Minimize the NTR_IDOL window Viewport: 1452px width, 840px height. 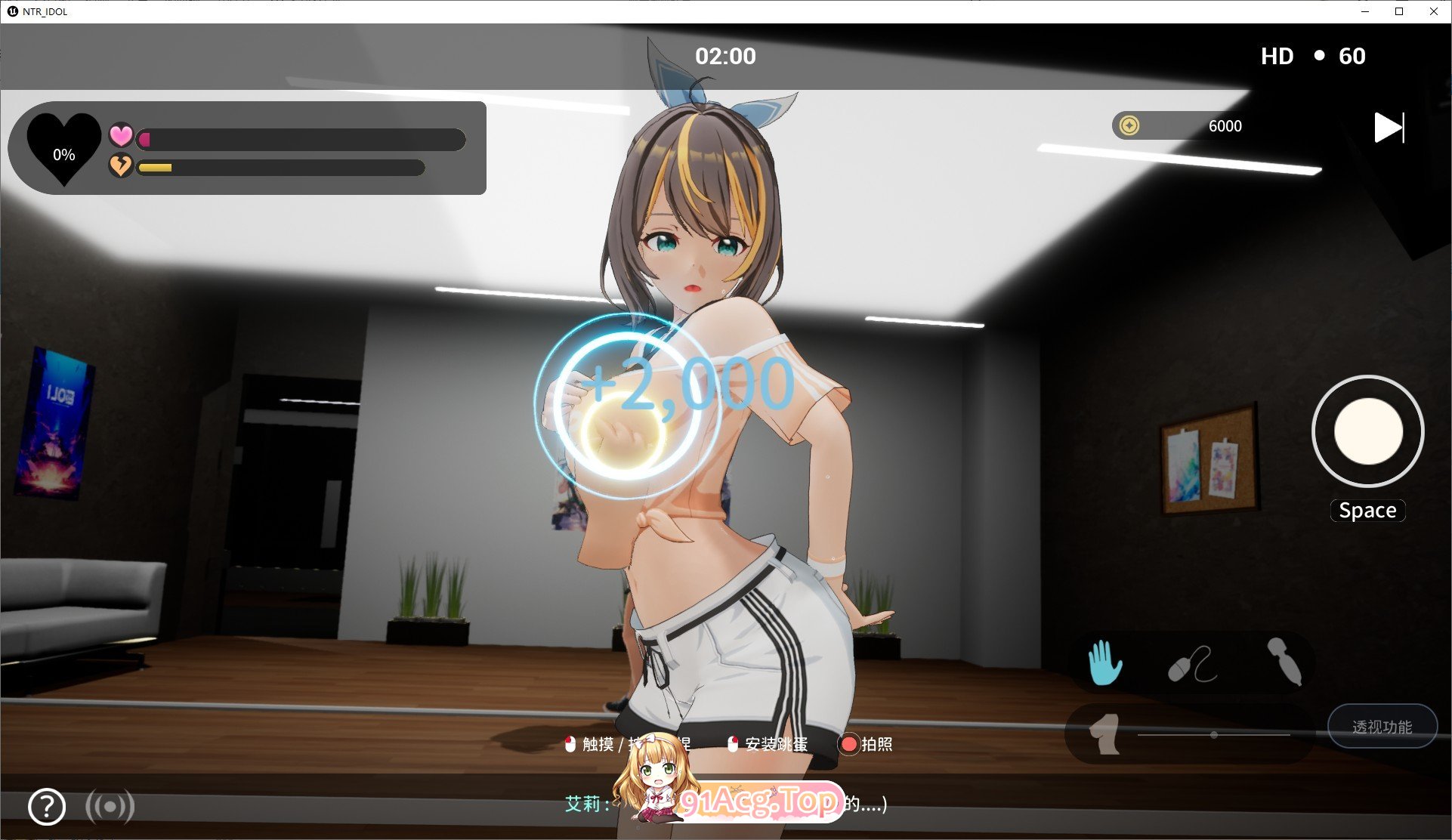pos(1365,11)
